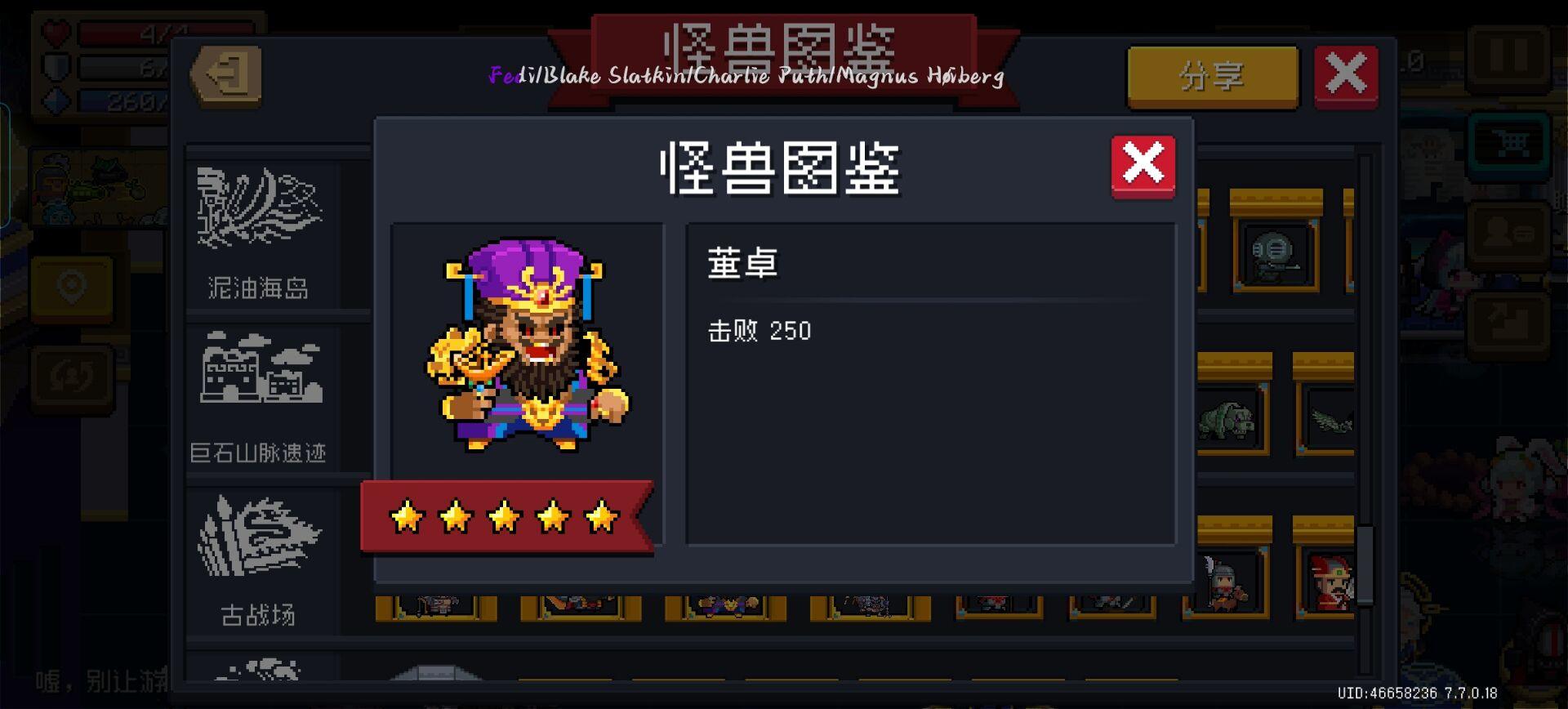Tap the 分享 share button
1568x709 pixels.
point(1211,76)
